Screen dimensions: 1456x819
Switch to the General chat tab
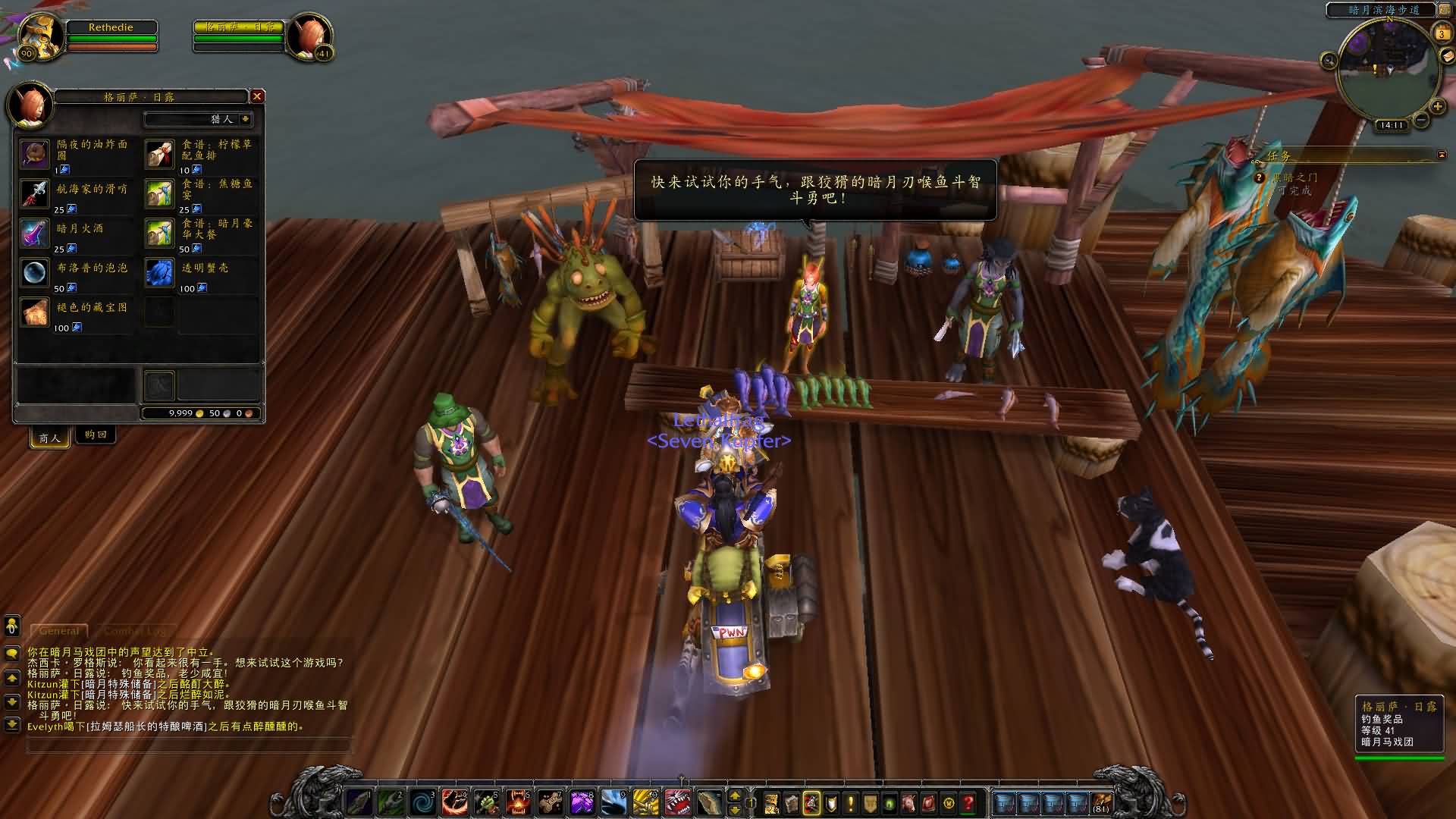coord(59,631)
